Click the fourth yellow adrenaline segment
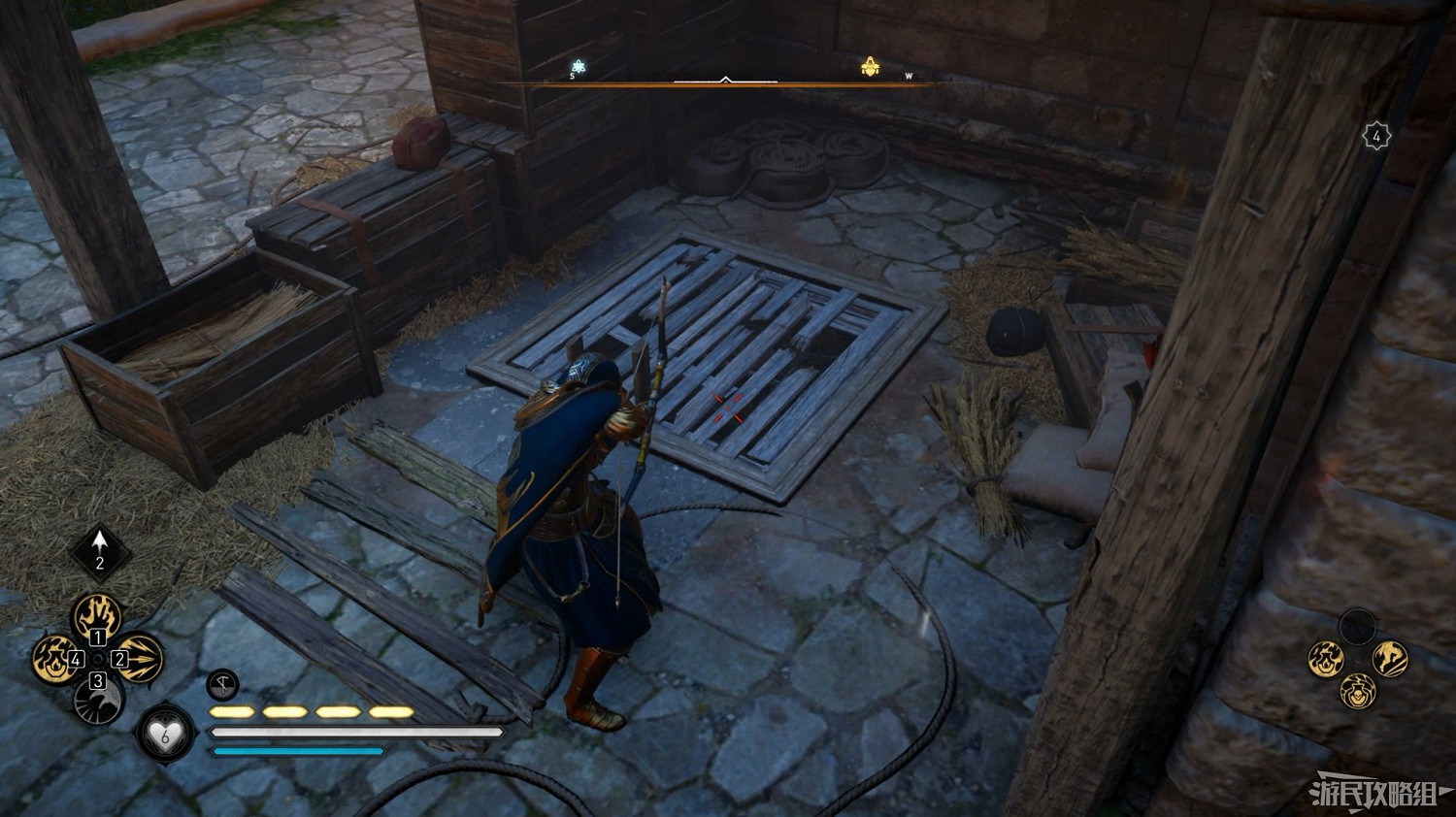 390,711
